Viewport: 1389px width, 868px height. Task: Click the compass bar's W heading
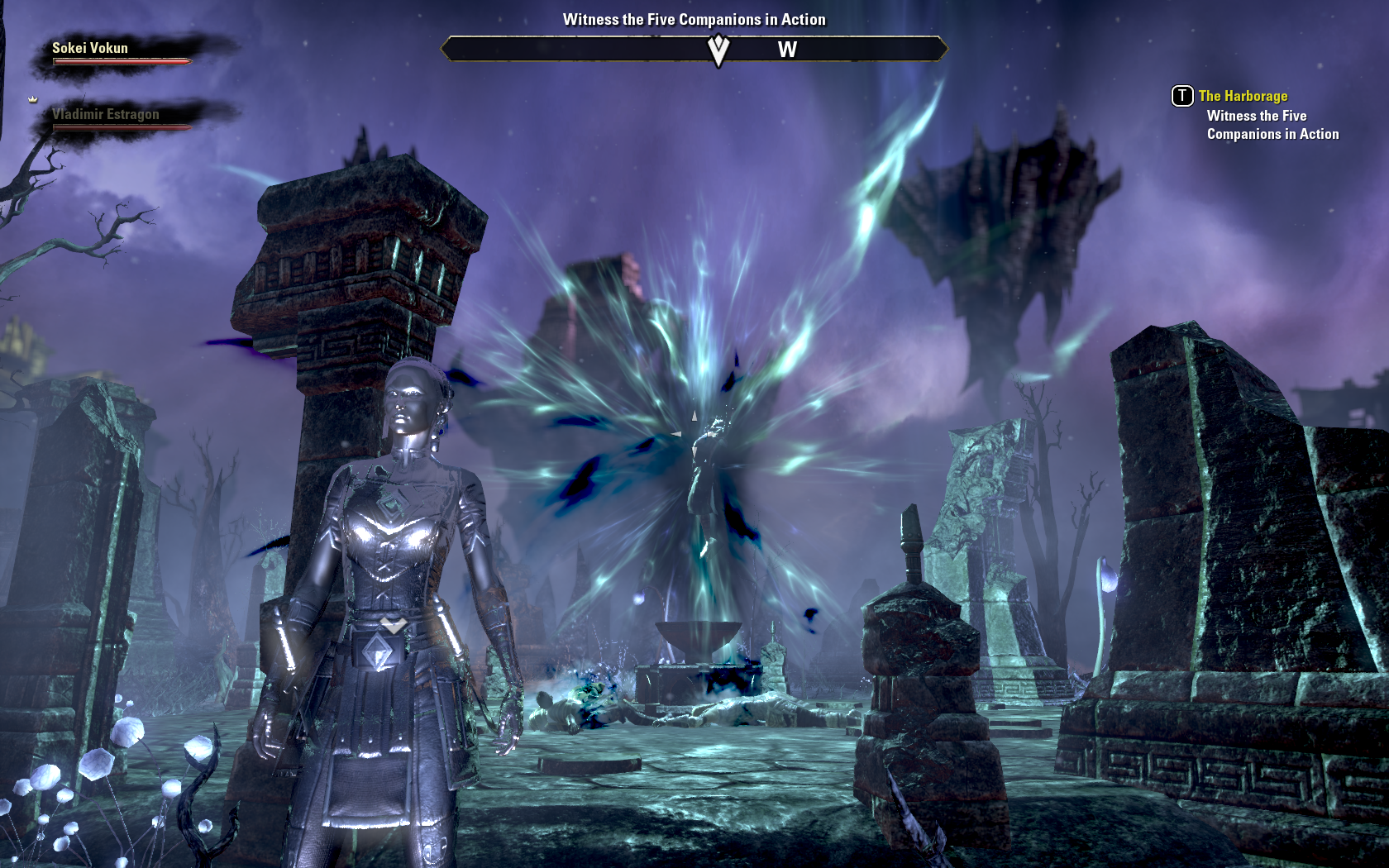pyautogui.click(x=787, y=50)
